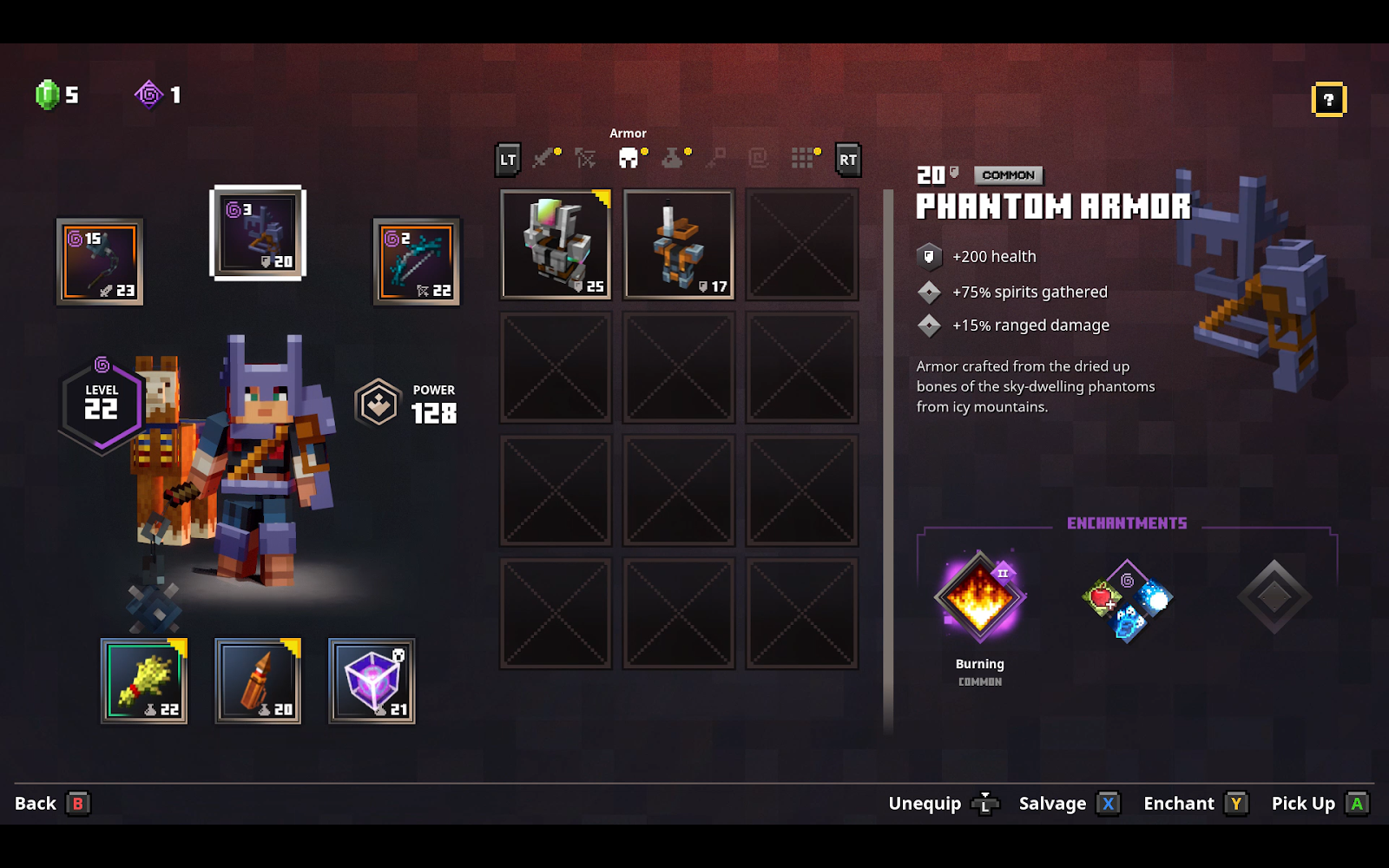
Task: Click the purple enchantment point counter icon
Action: (148, 95)
